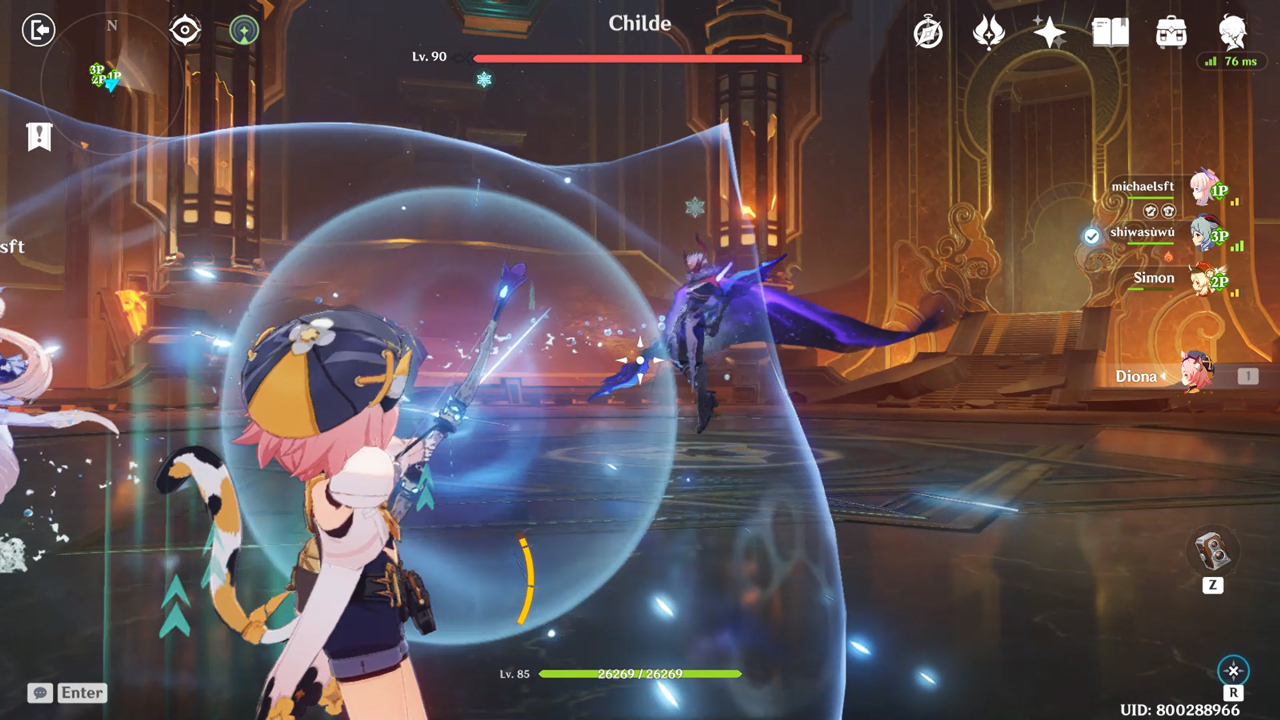This screenshot has width=1280, height=720.
Task: Click the exit door icon to leave
Action: point(37,28)
